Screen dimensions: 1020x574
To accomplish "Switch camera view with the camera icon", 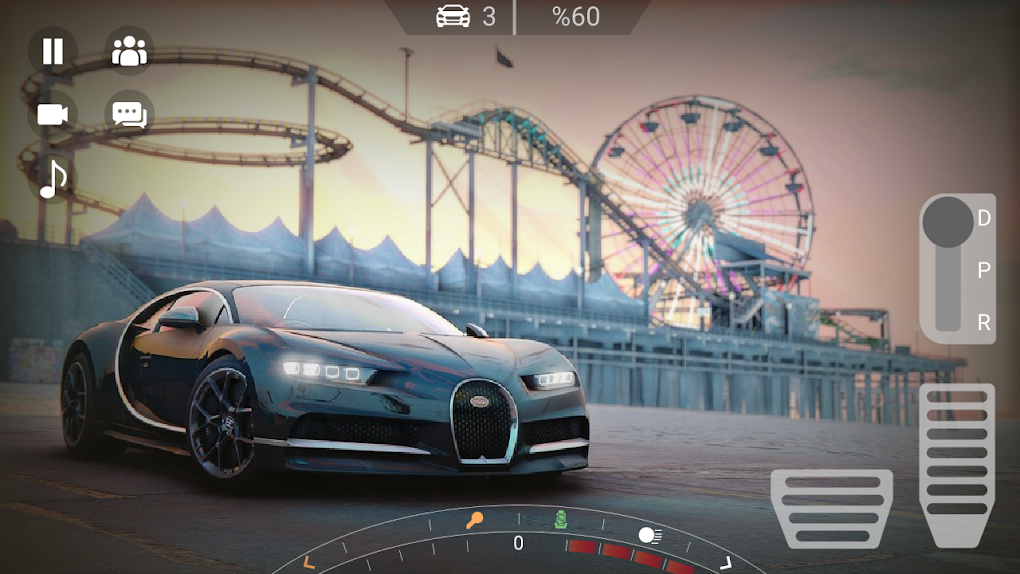I will click(x=52, y=114).
